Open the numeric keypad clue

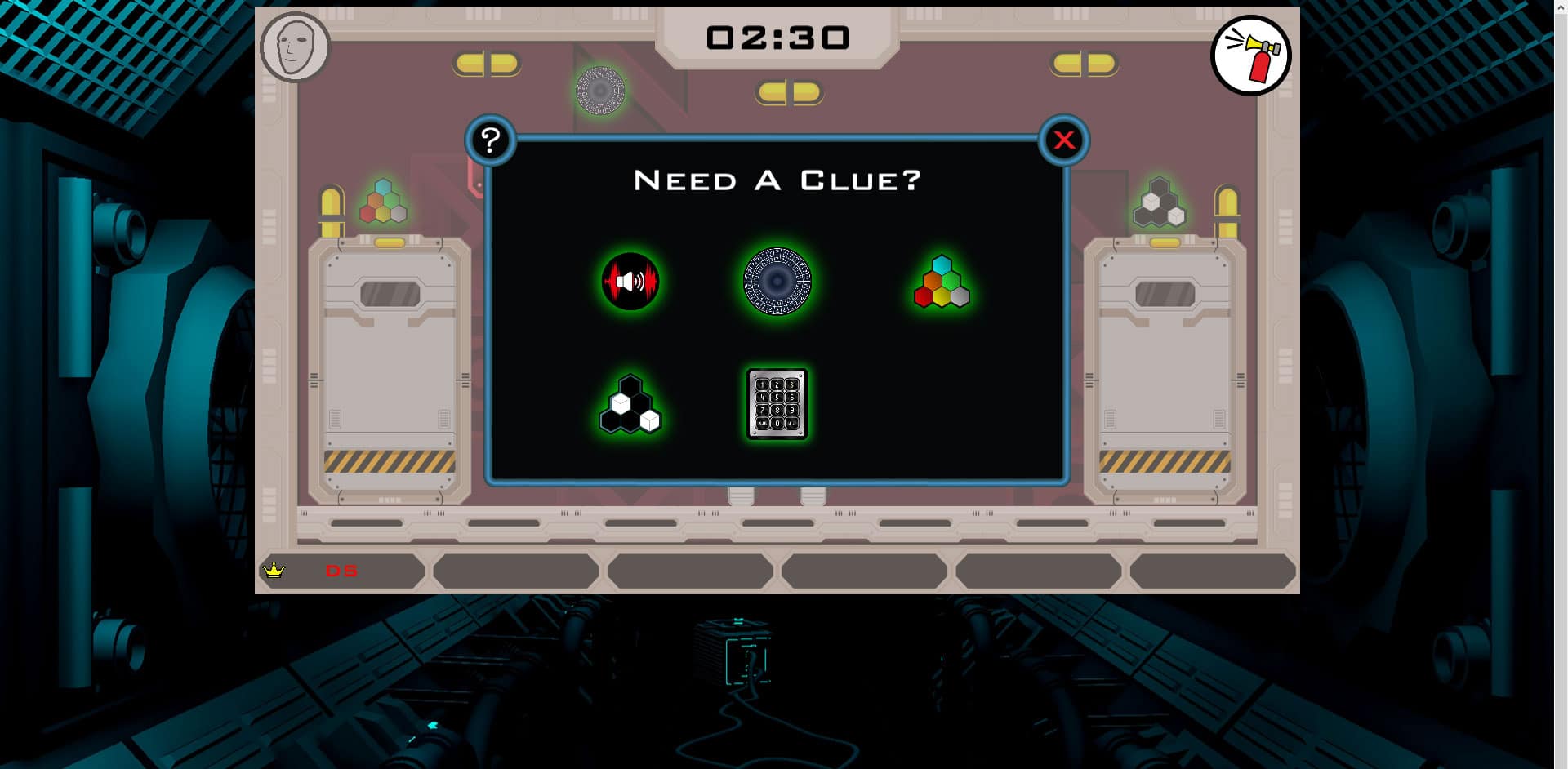(x=777, y=404)
